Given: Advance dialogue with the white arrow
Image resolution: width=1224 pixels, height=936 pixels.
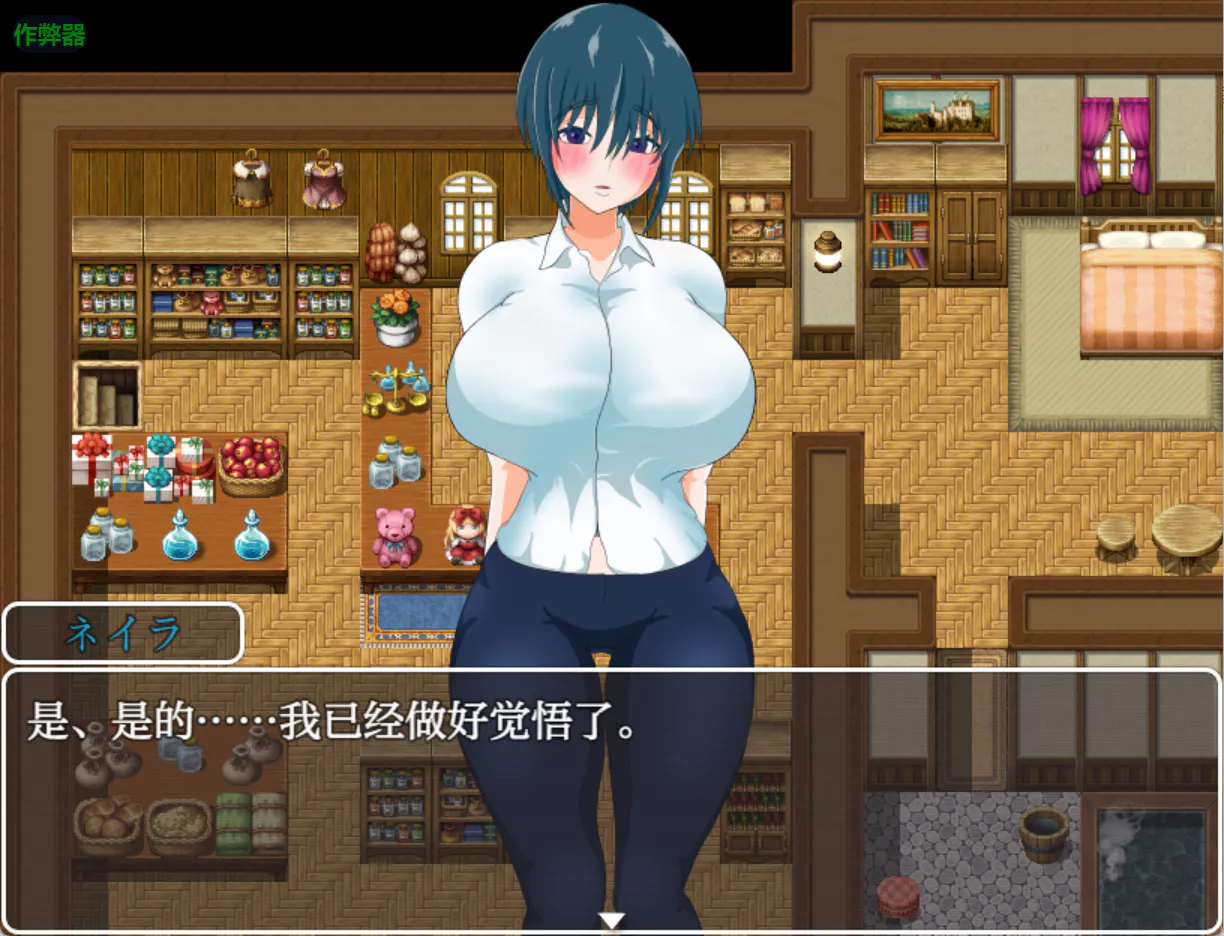Looking at the screenshot, I should point(611,920).
